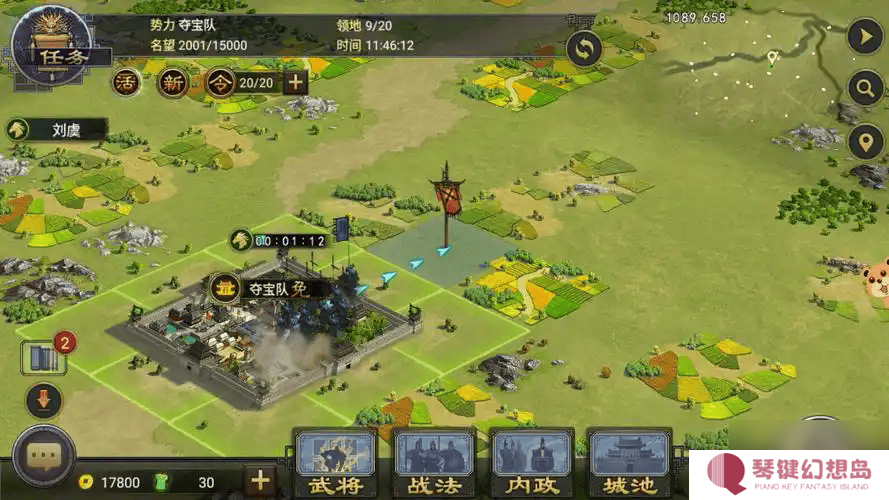Add more command tokens with the plus button
This screenshot has width=889, height=500.
pos(296,82)
